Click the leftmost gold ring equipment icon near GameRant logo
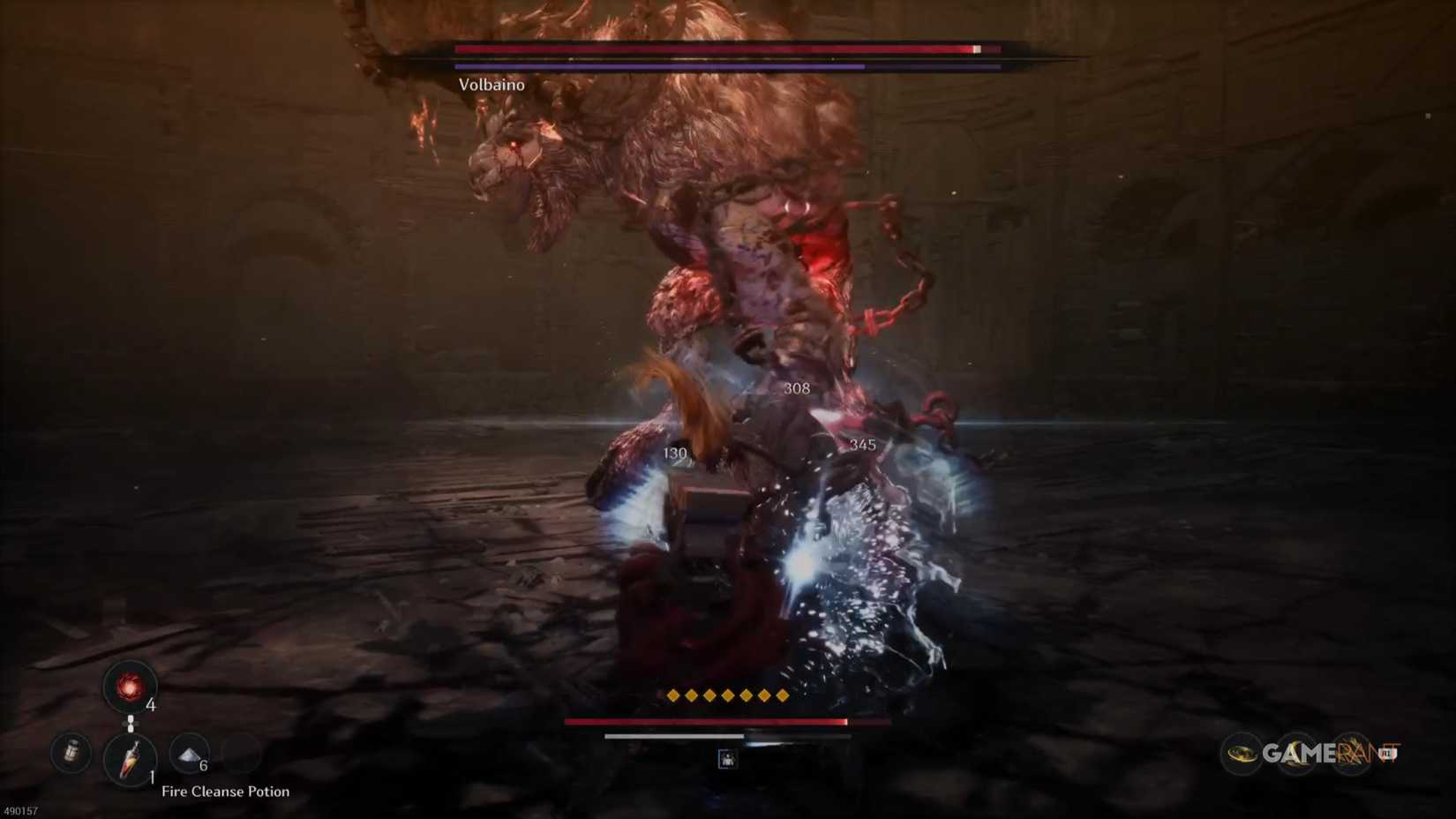Image resolution: width=1456 pixels, height=819 pixels. point(1242,755)
